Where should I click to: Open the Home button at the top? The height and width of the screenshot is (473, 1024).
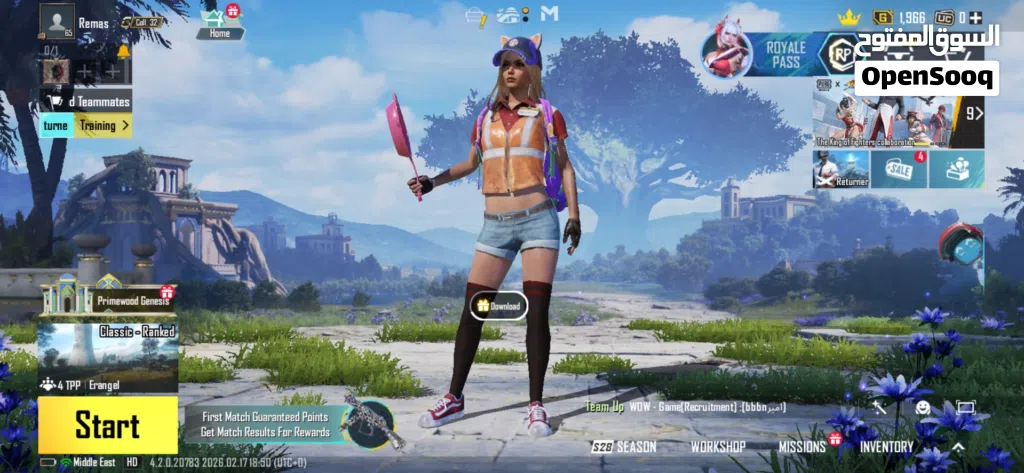220,24
